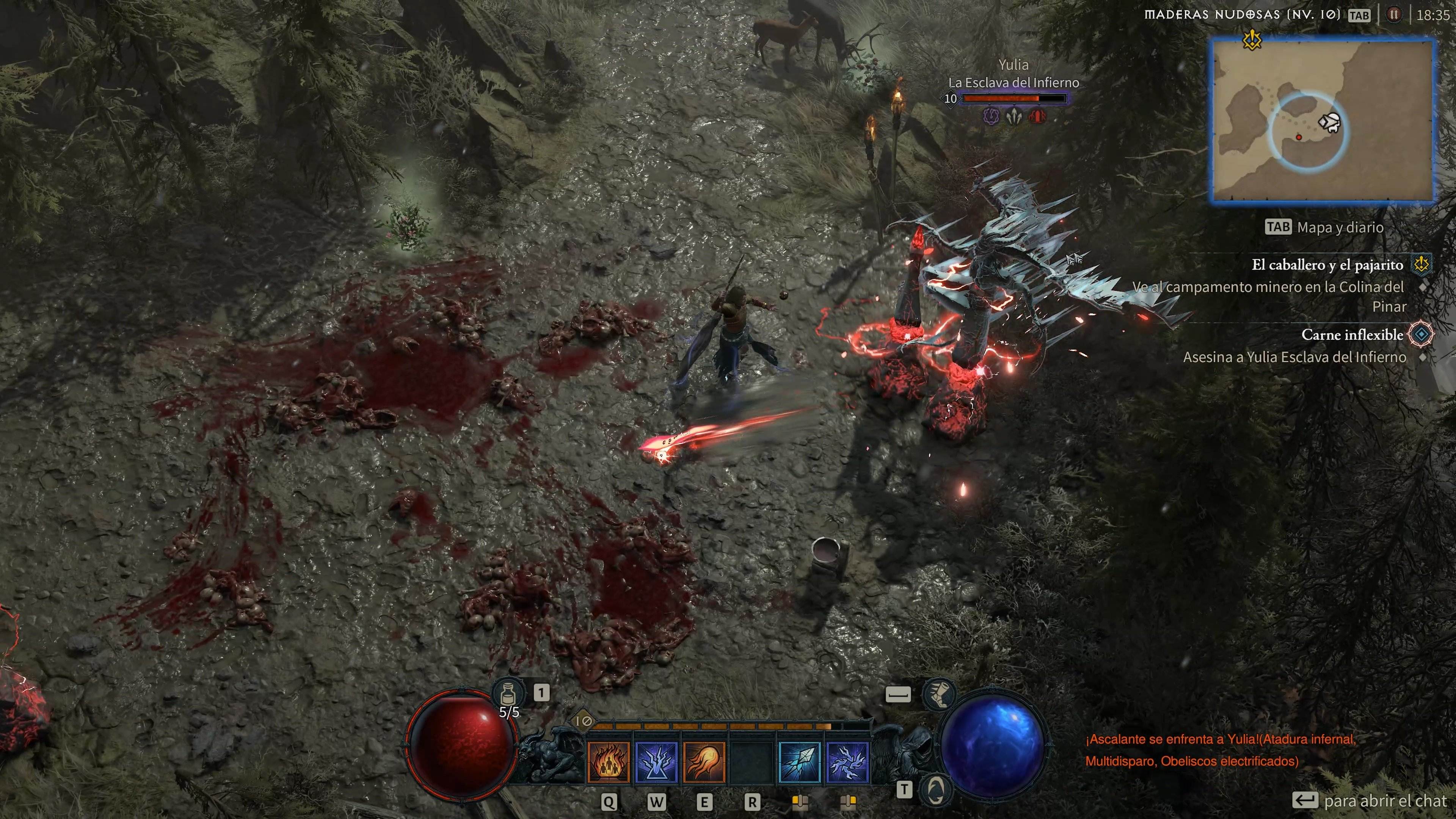Open the minimap
1456x819 pixels.
pos(1323,121)
